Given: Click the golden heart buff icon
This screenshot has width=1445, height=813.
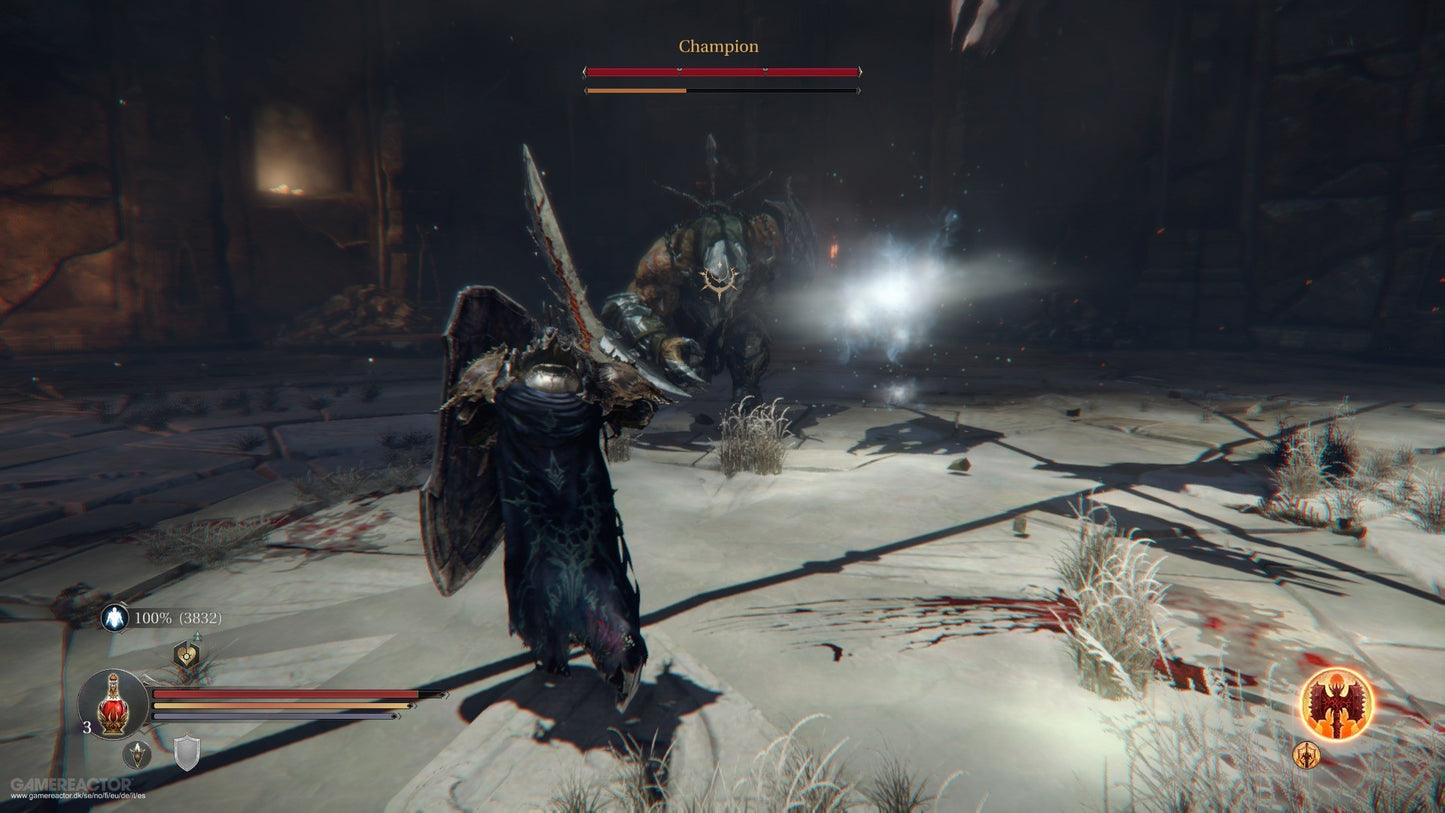Looking at the screenshot, I should (185, 655).
